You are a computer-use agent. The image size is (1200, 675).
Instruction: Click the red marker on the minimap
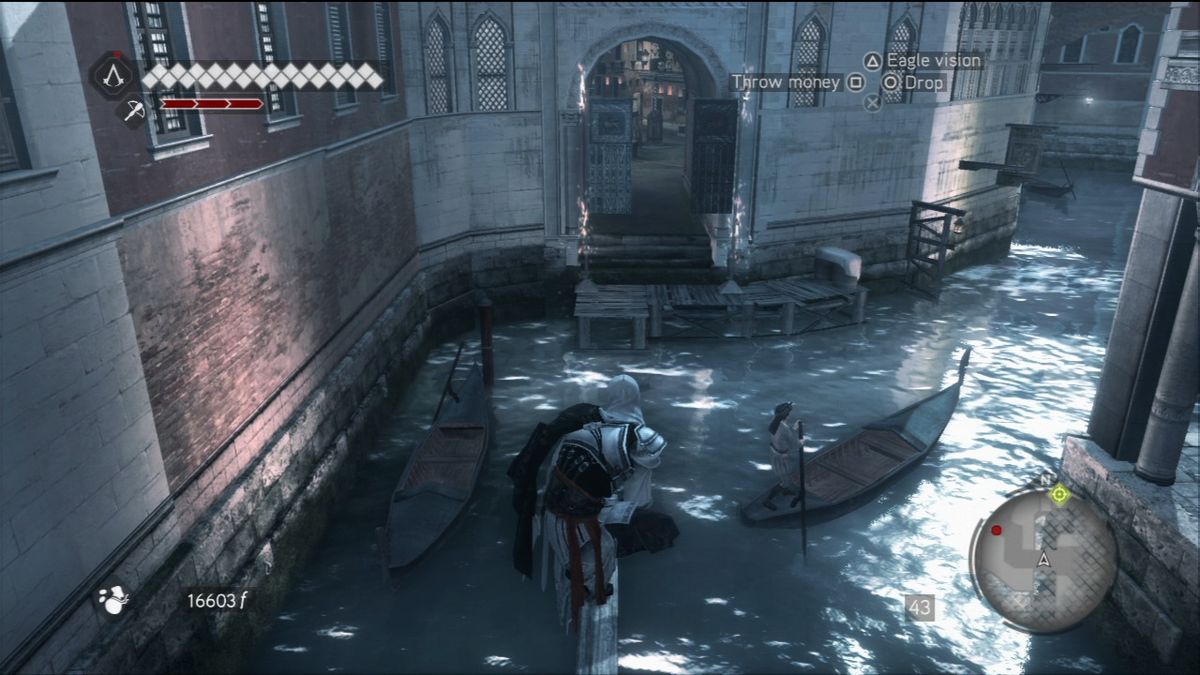coord(996,529)
